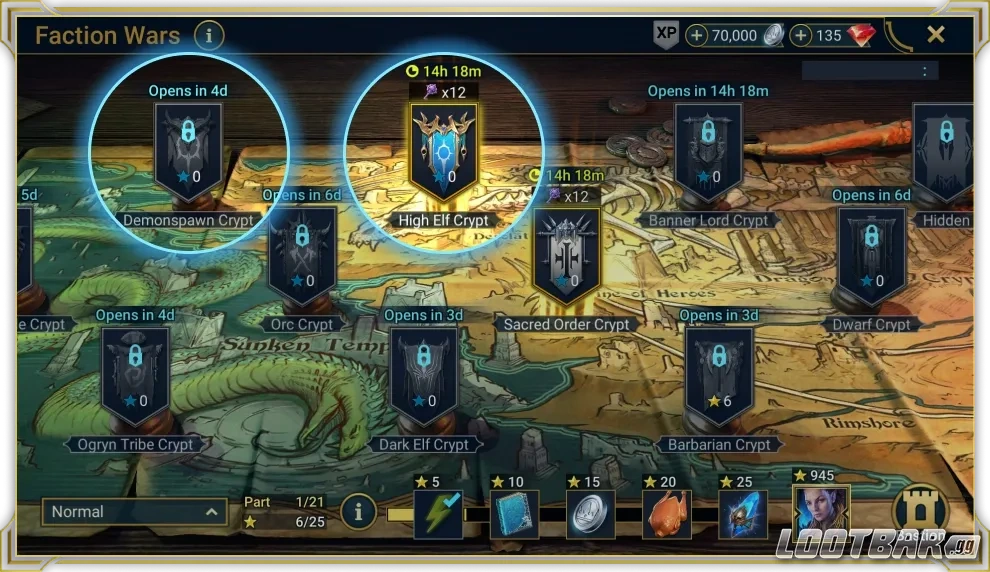The width and height of the screenshot is (990, 572).
Task: Open the Normal difficulty dropdown
Action: coord(134,512)
